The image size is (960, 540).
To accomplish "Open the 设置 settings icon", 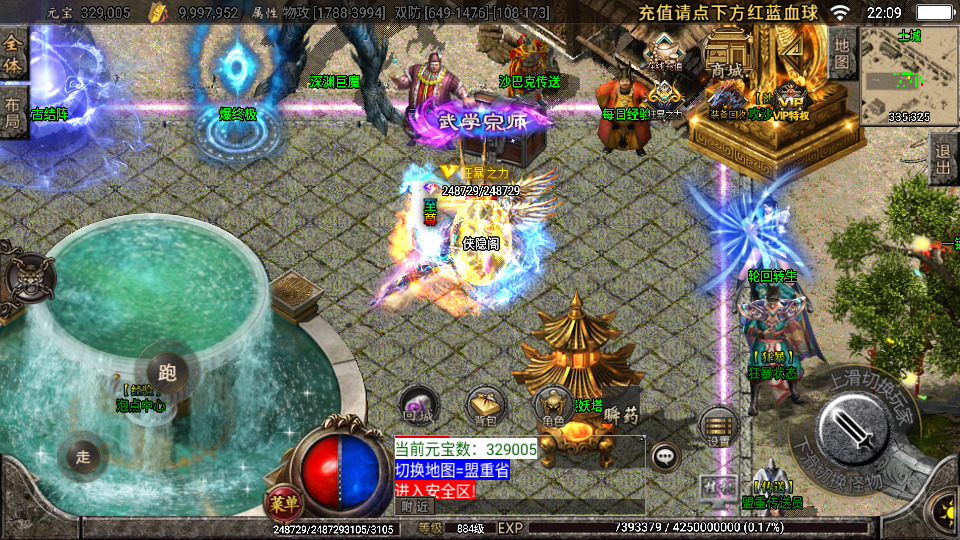I will pyautogui.click(x=718, y=424).
